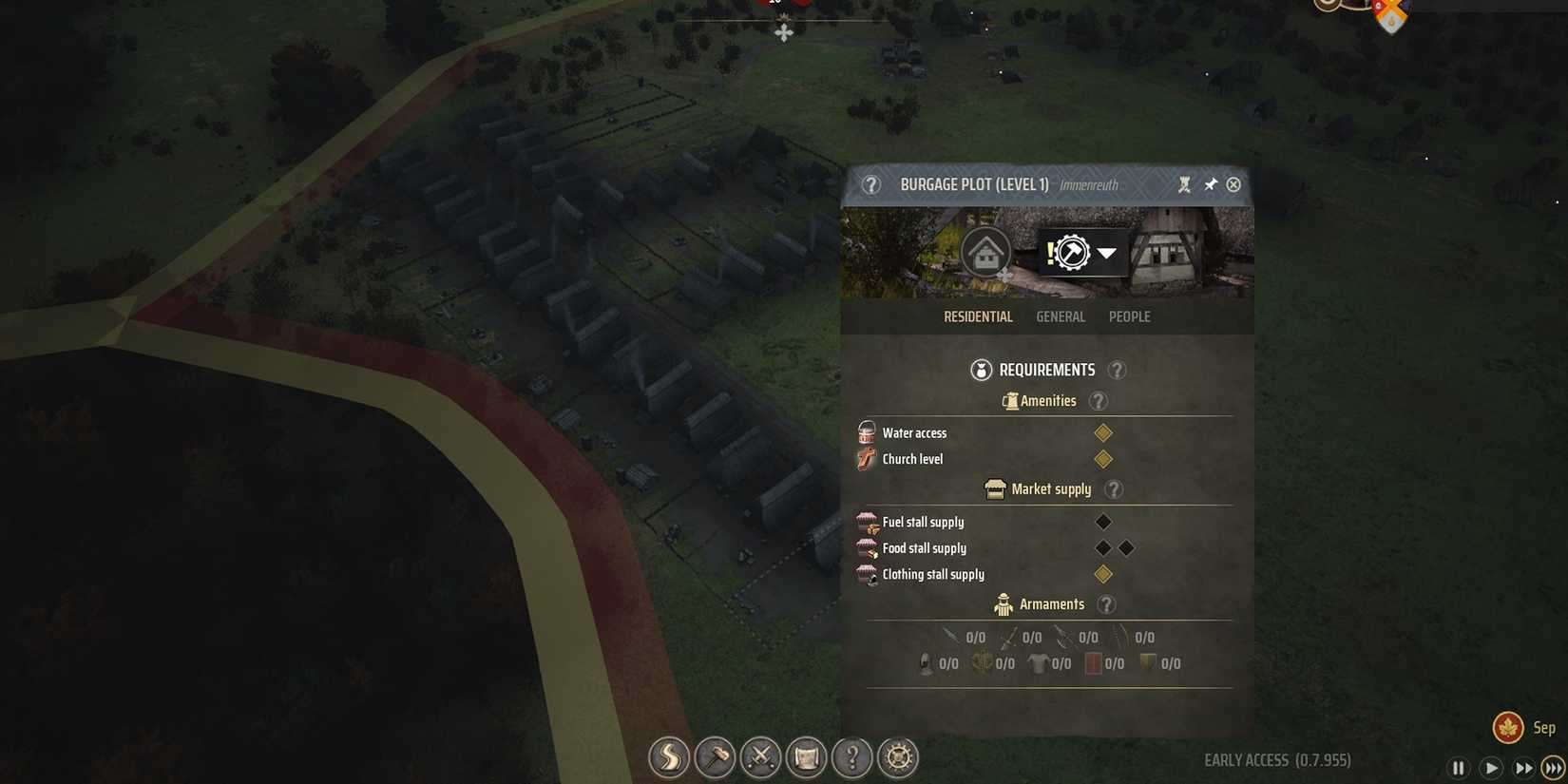The image size is (1568, 784).
Task: Expand the advanced construction dropdown arrow
Action: pyautogui.click(x=1107, y=253)
